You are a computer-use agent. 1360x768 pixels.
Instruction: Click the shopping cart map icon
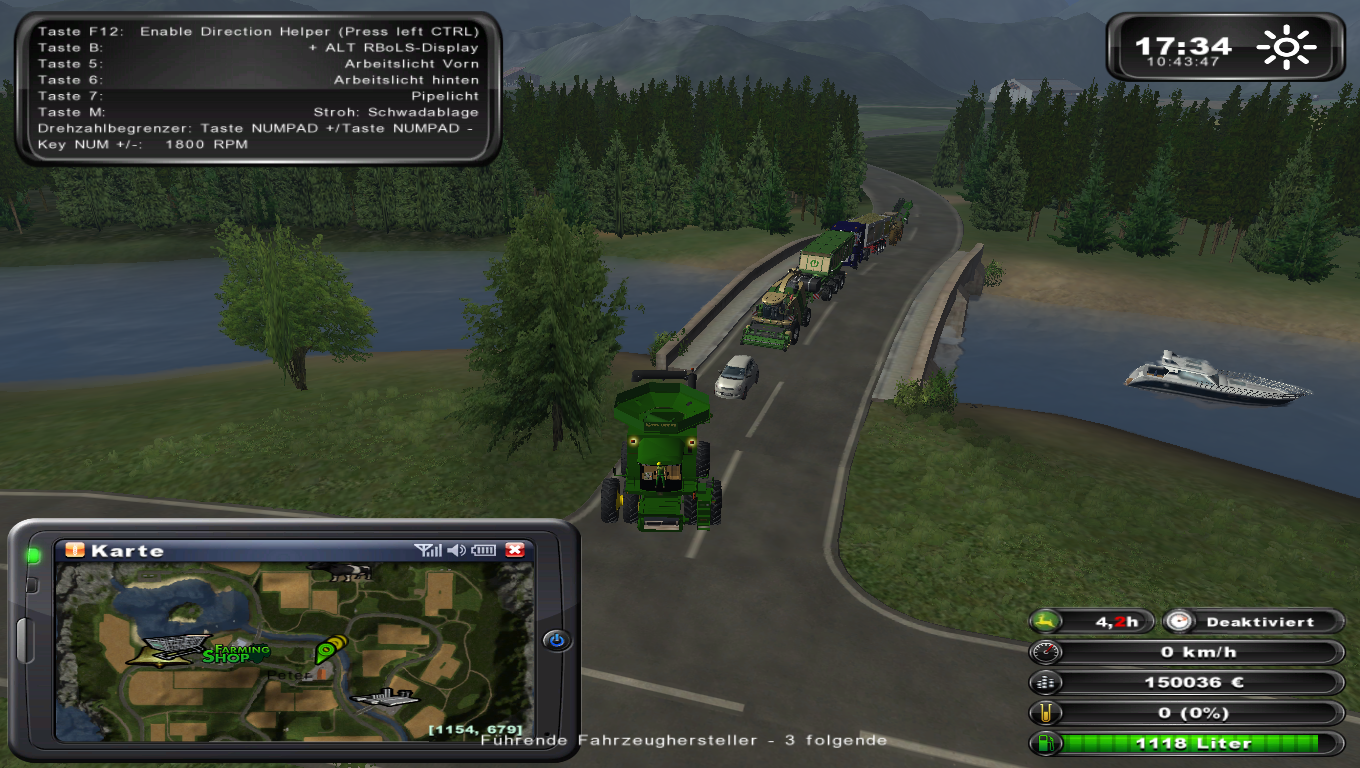pos(175,647)
